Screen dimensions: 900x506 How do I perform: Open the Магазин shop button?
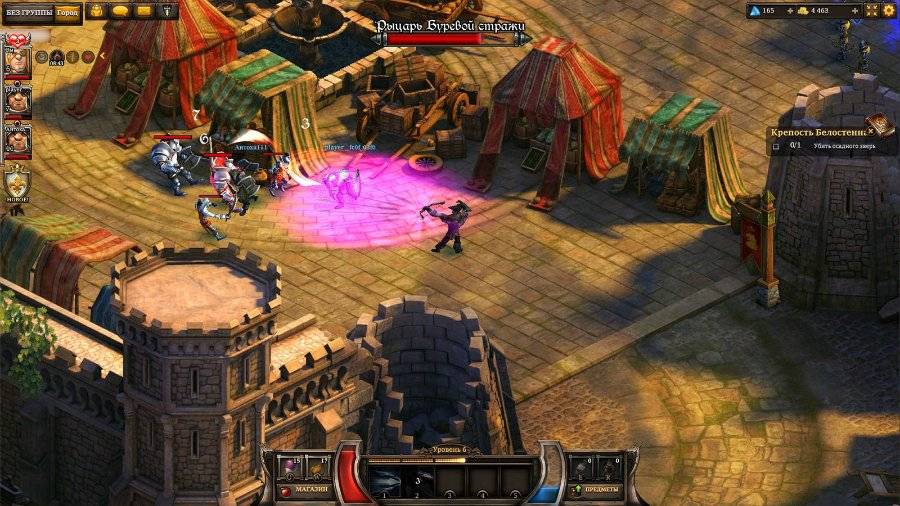pos(308,490)
